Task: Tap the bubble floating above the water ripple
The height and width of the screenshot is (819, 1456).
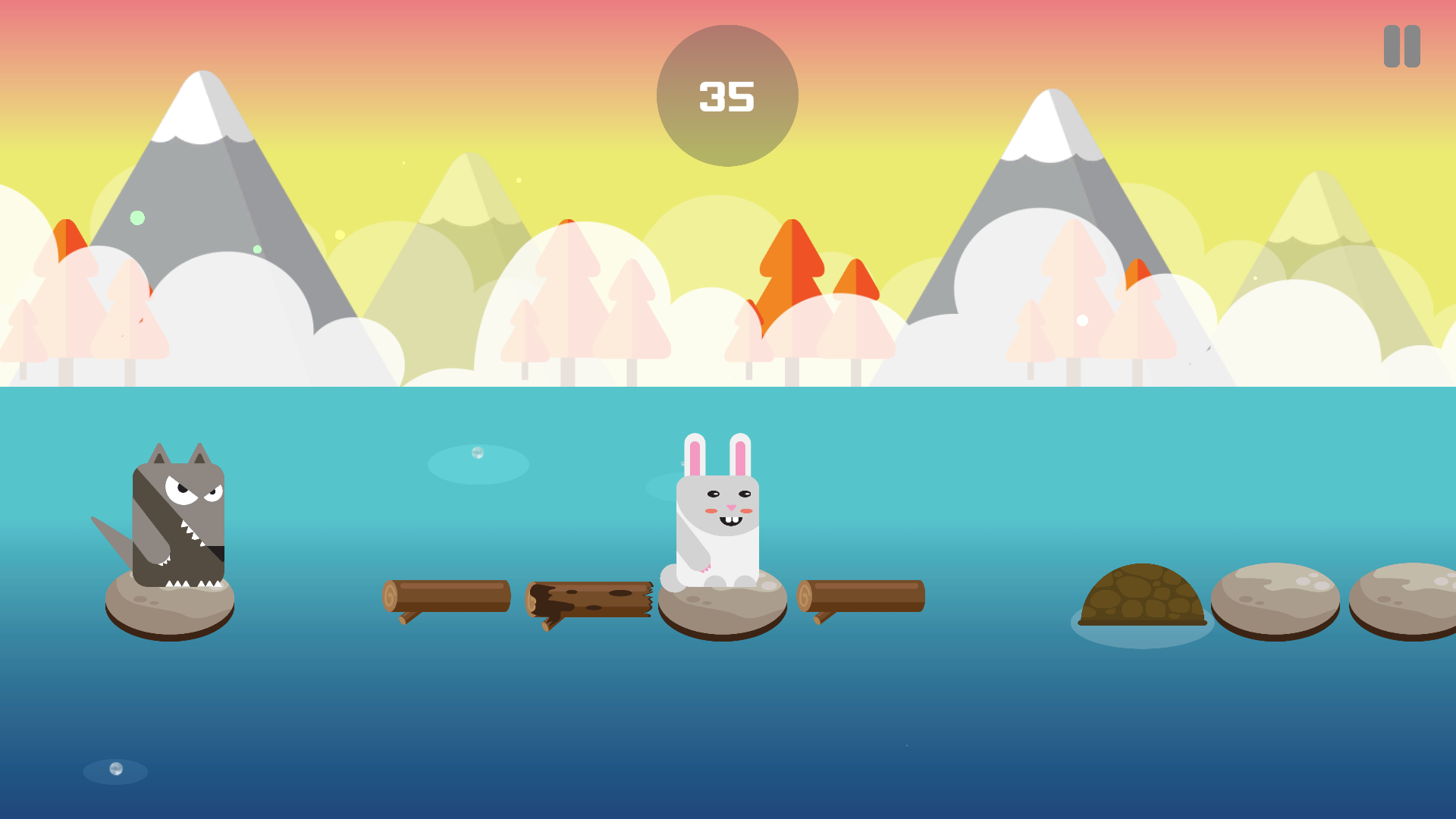Action: click(x=476, y=453)
